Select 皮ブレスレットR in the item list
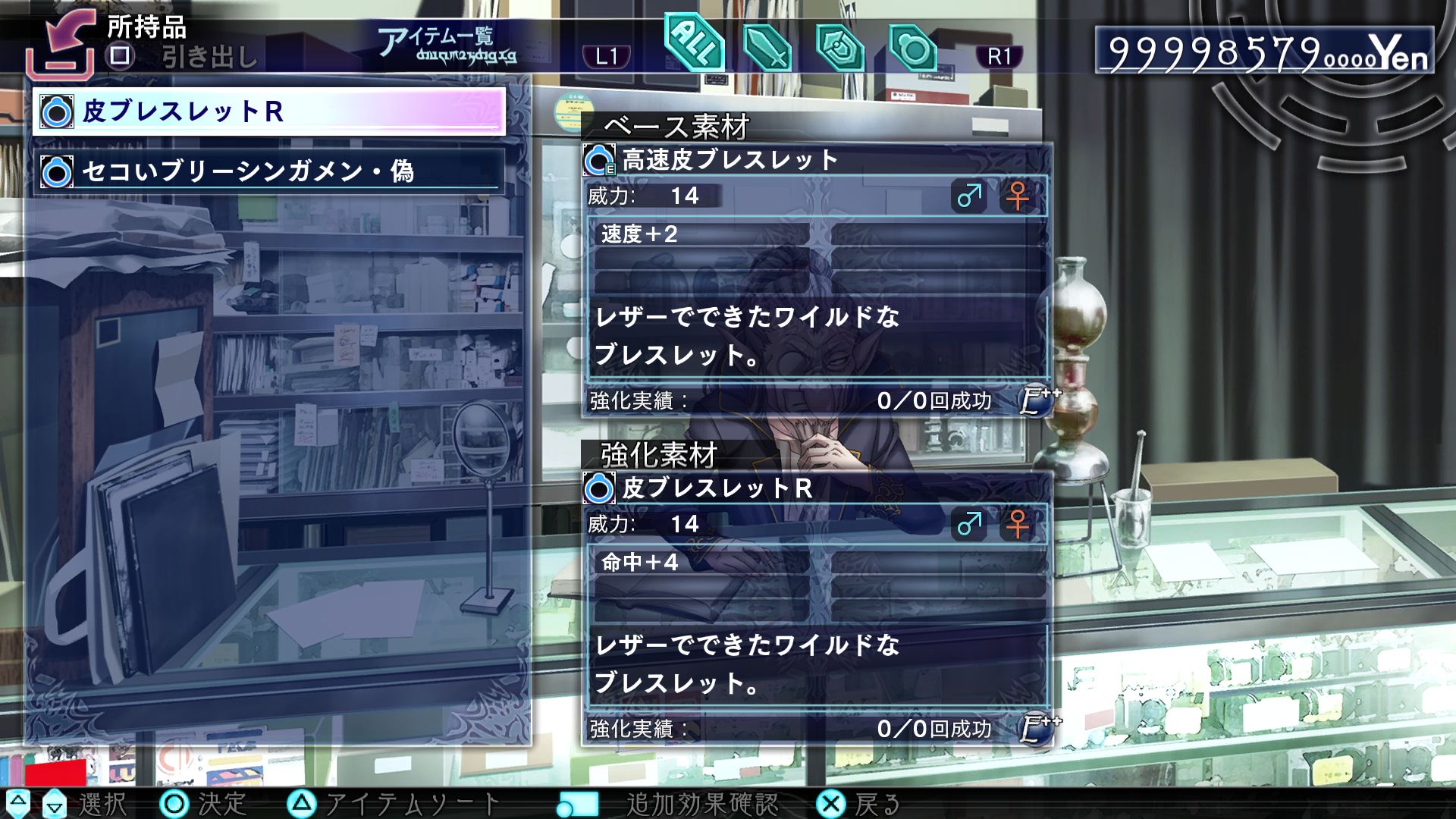 point(269,111)
